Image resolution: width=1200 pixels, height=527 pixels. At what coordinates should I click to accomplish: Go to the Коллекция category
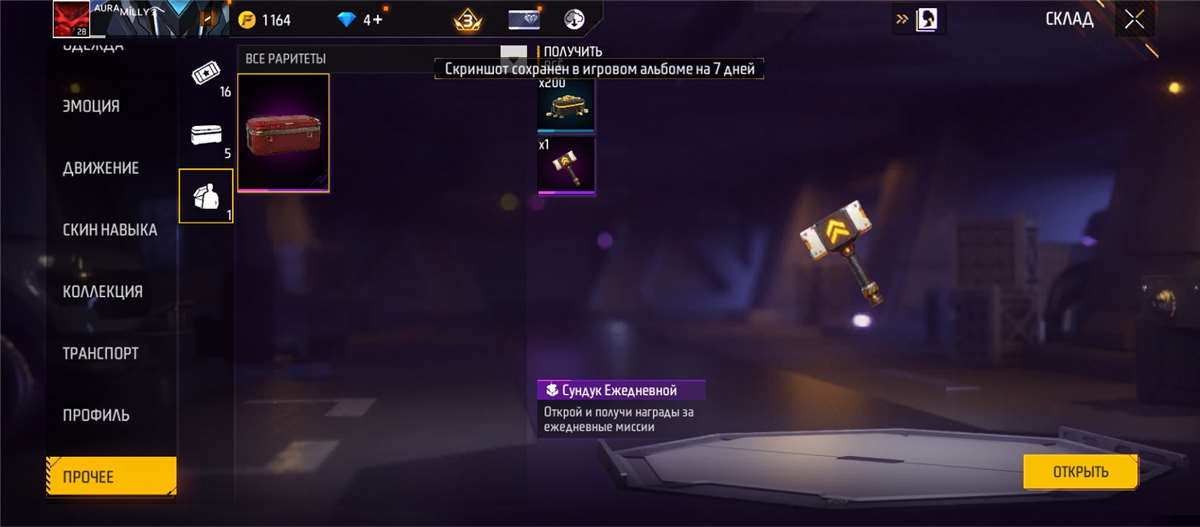pos(103,292)
